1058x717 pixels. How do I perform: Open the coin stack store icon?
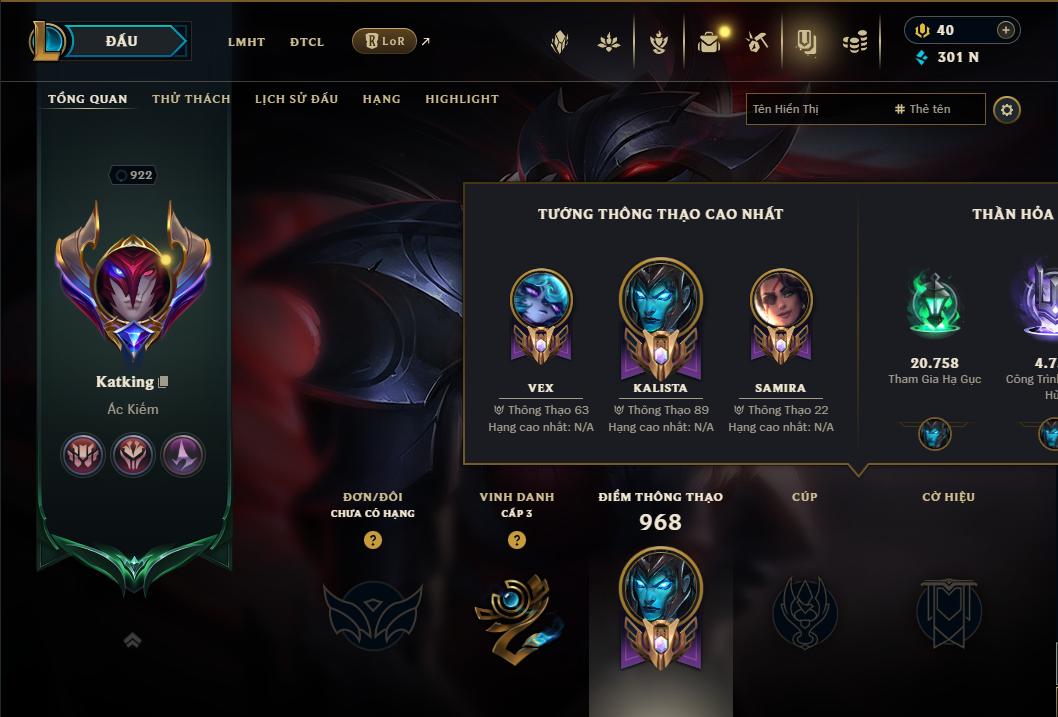pyautogui.click(x=854, y=42)
